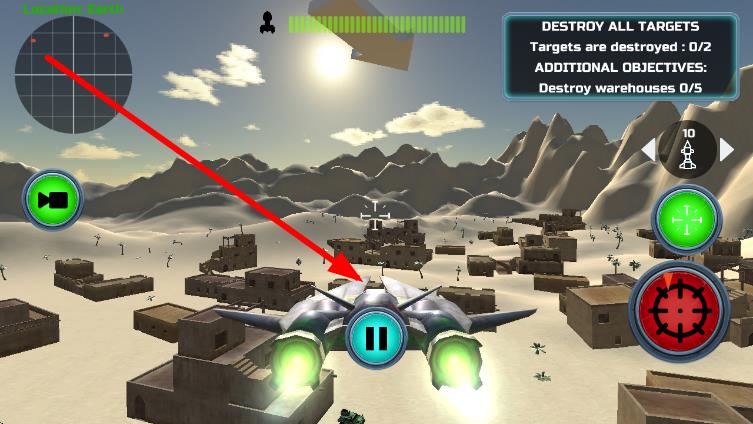Image resolution: width=753 pixels, height=424 pixels.
Task: Tap the missile ammo selector icon
Action: tap(688, 150)
